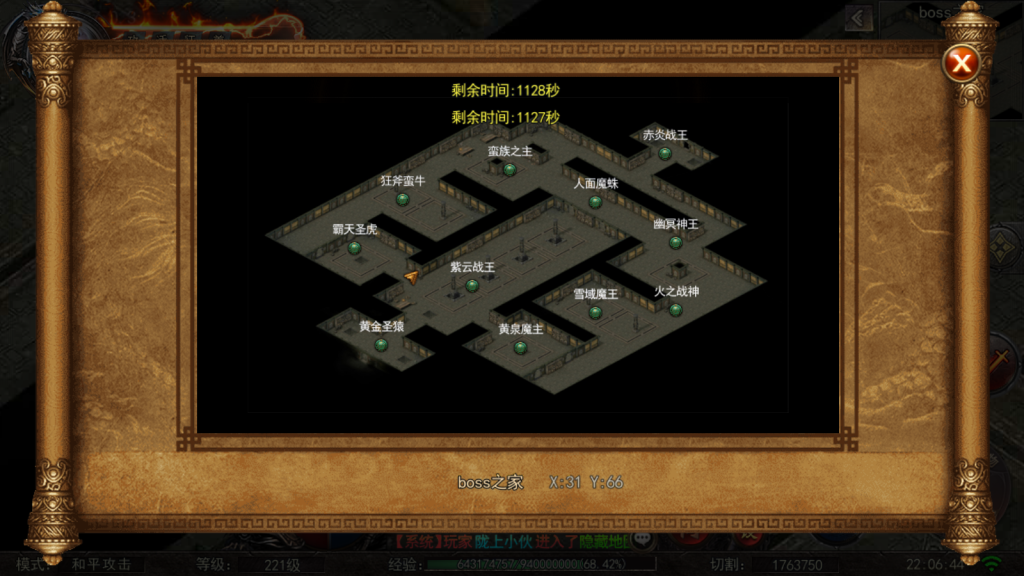Choose the 紫云战王 boss marker
This screenshot has width=1024, height=576.
point(472,285)
